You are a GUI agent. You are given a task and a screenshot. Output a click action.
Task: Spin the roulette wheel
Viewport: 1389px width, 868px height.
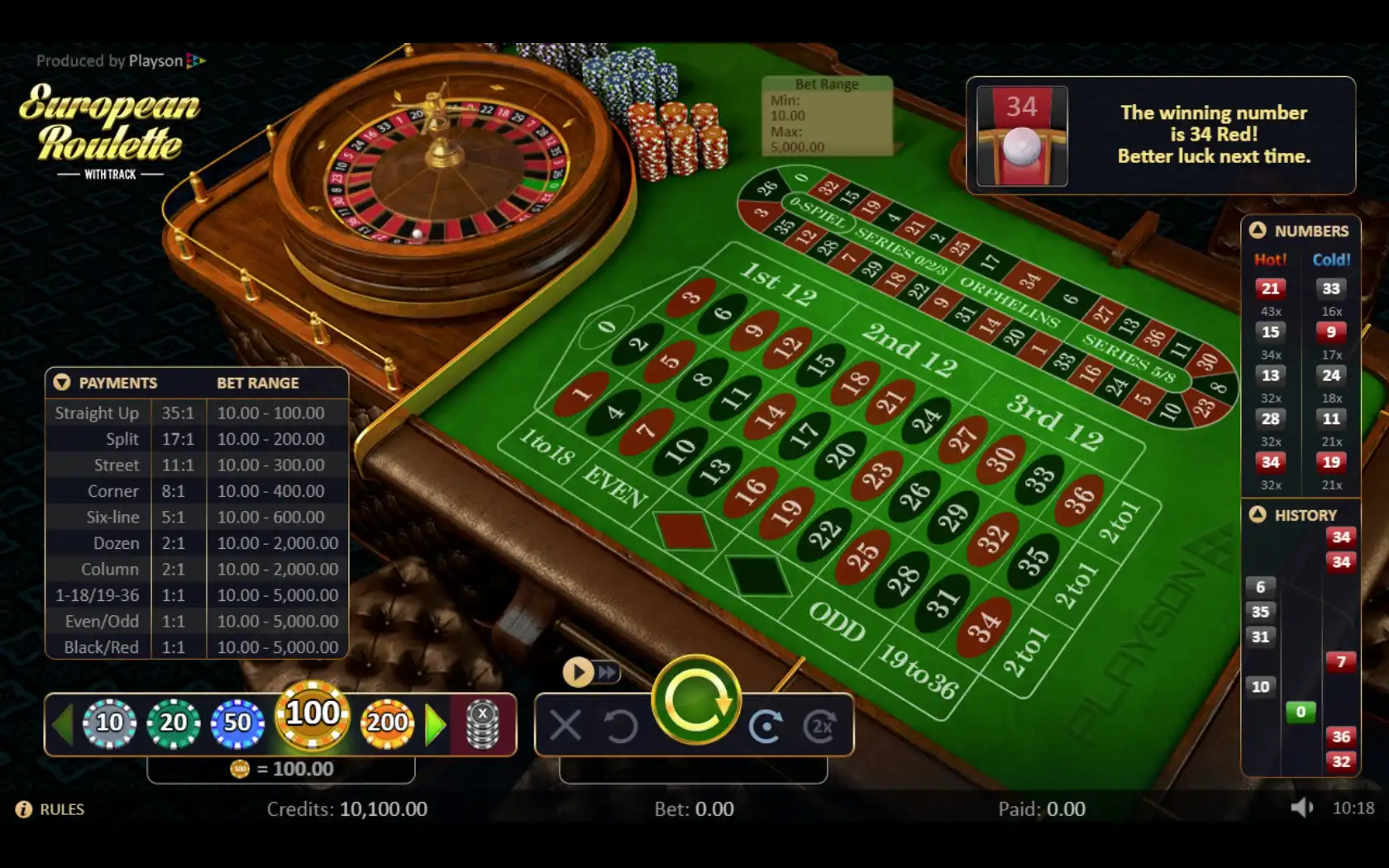point(696,701)
